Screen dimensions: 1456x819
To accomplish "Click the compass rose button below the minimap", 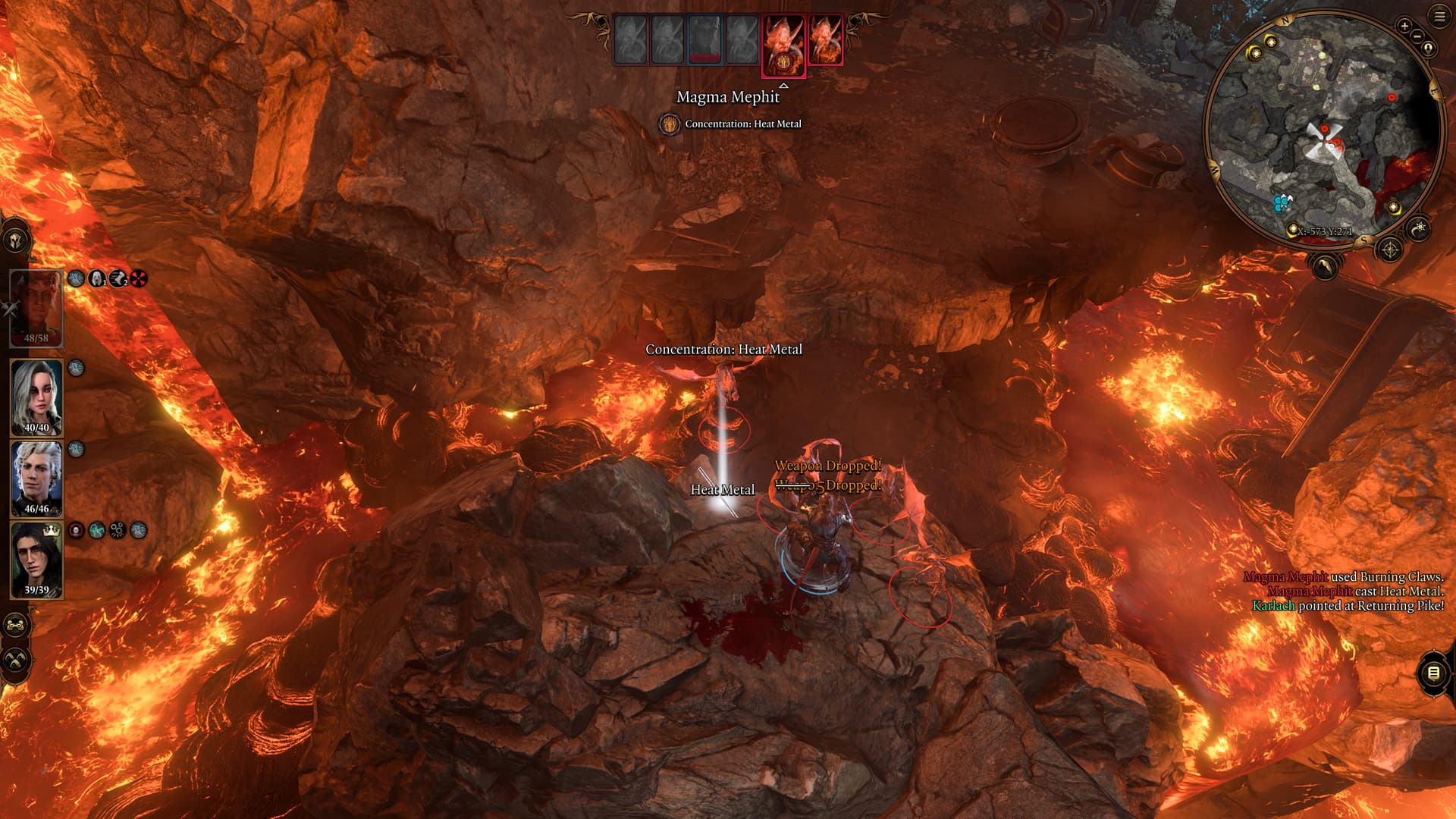I will click(x=1390, y=249).
